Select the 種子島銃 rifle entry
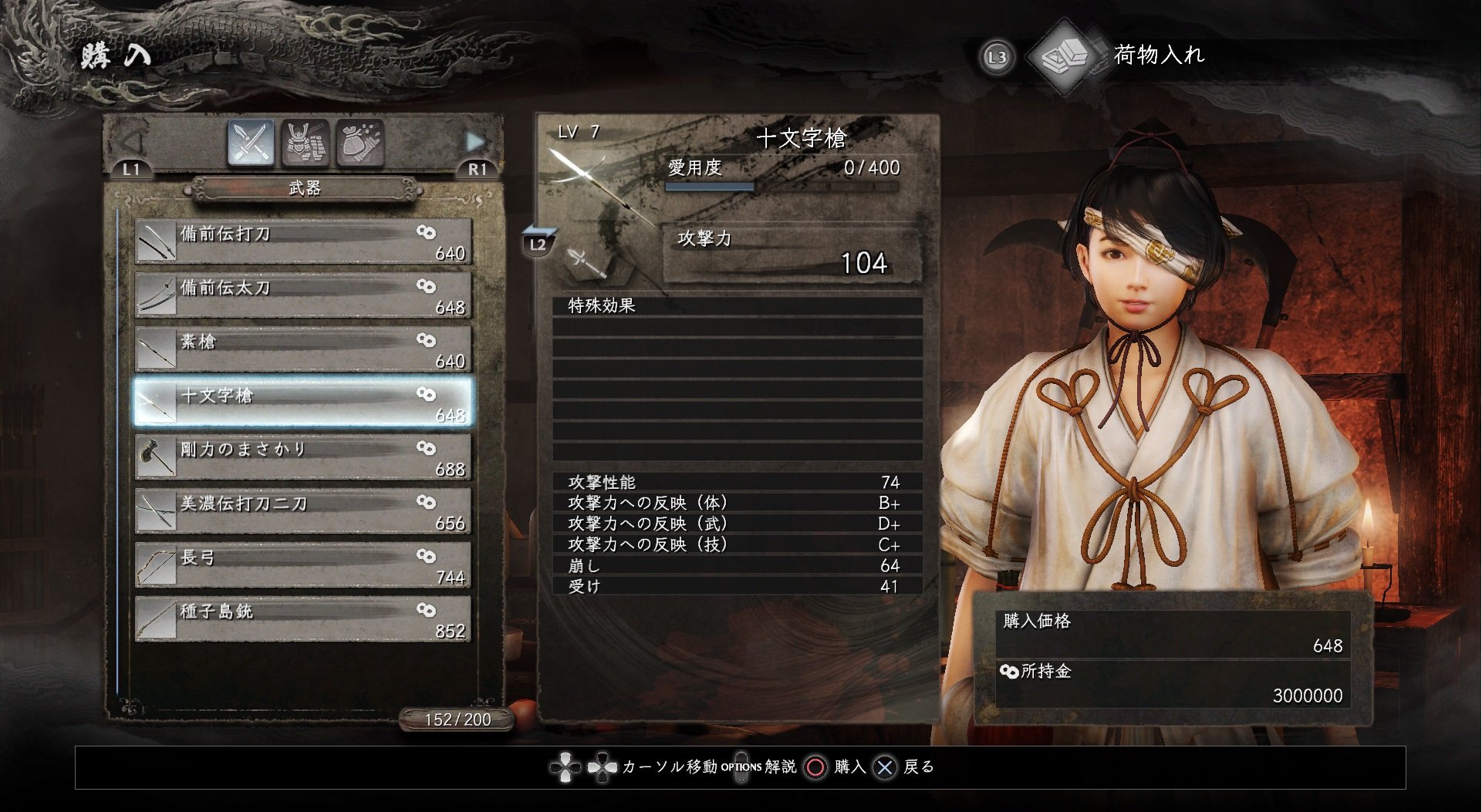This screenshot has height=812, width=1482. [302, 619]
